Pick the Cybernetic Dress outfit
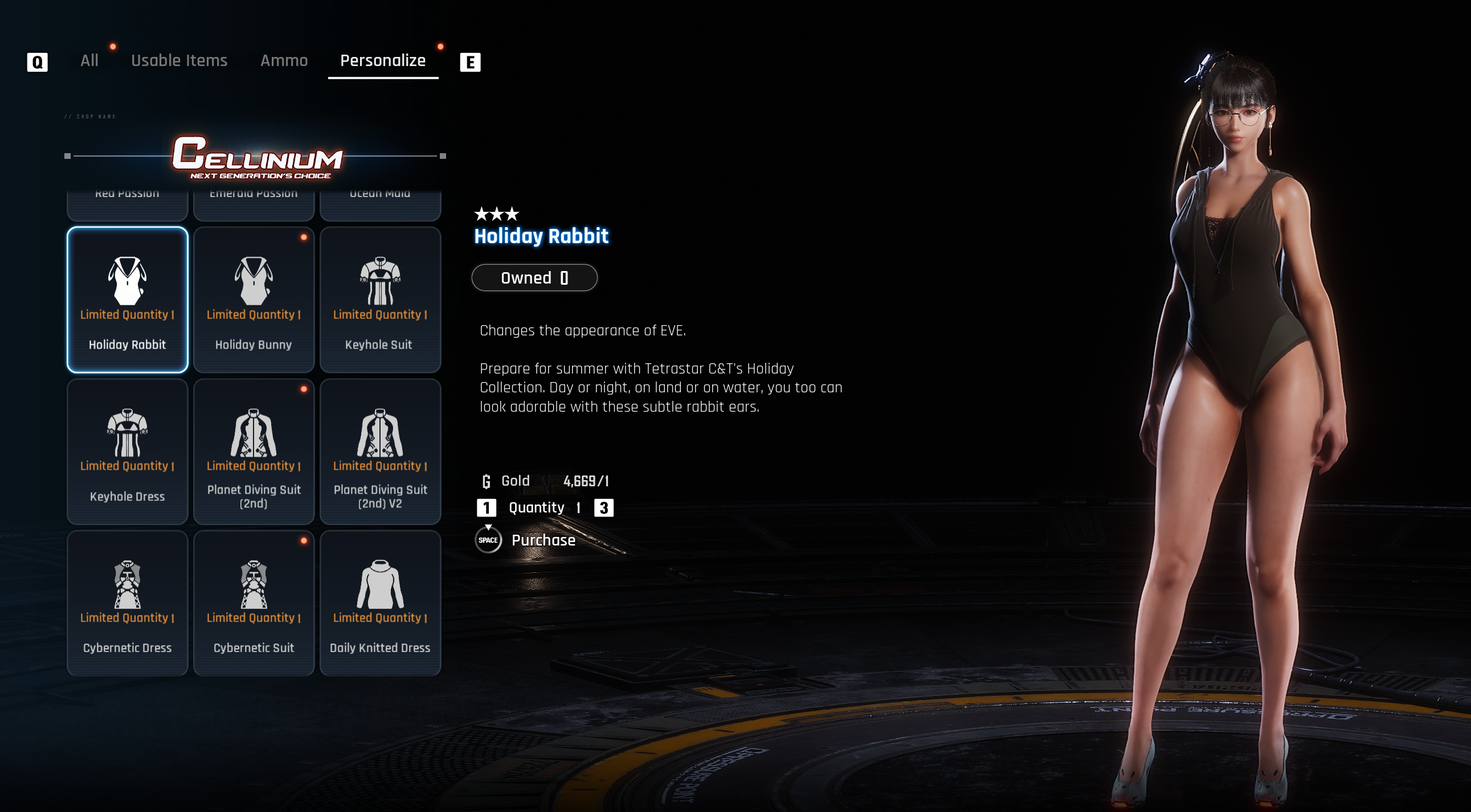The image size is (1471, 812). [x=128, y=602]
